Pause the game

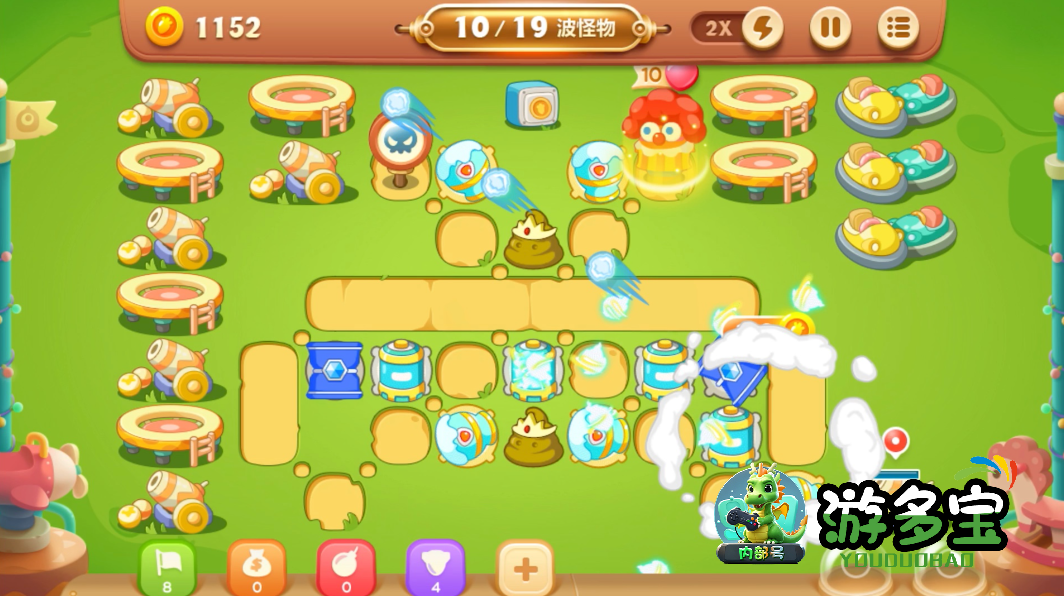[x=829, y=28]
